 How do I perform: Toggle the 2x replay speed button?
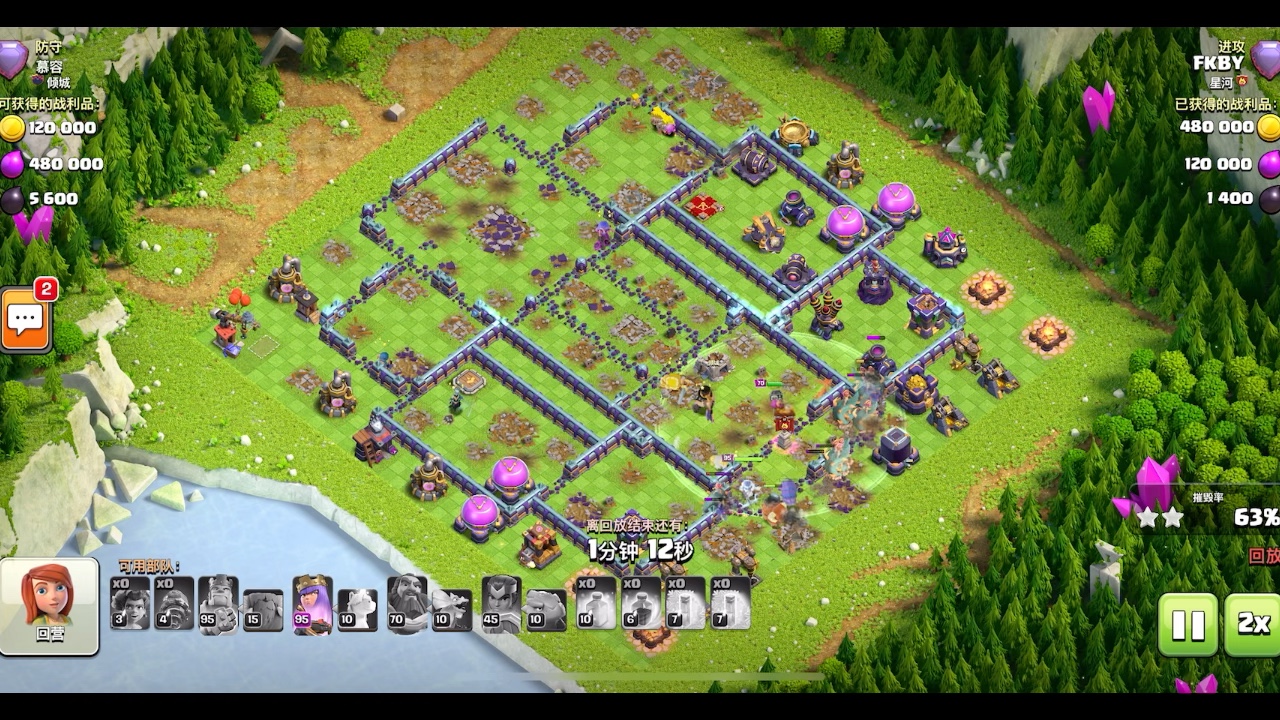[x=1252, y=624]
